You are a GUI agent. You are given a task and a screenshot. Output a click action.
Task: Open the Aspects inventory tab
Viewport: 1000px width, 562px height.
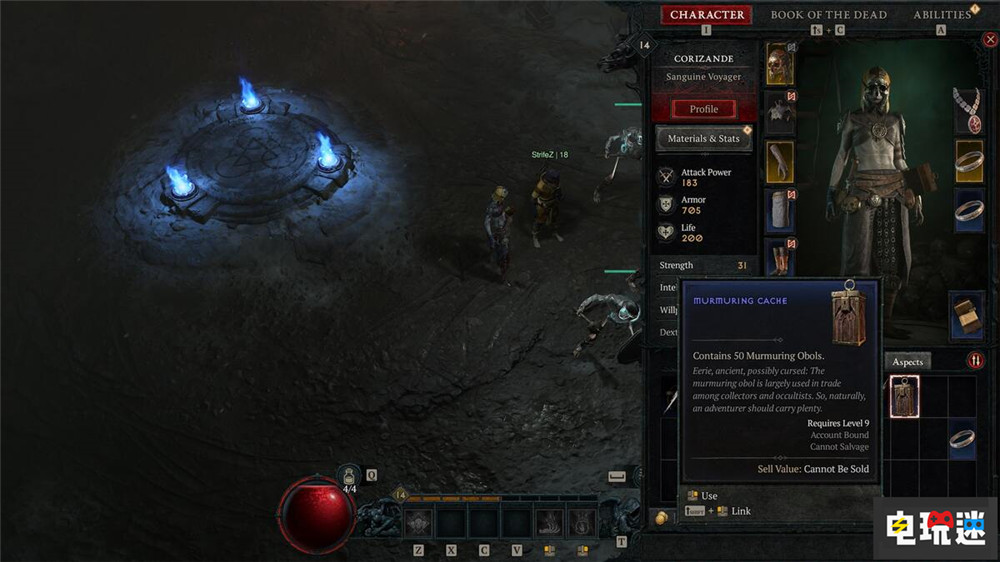click(907, 361)
